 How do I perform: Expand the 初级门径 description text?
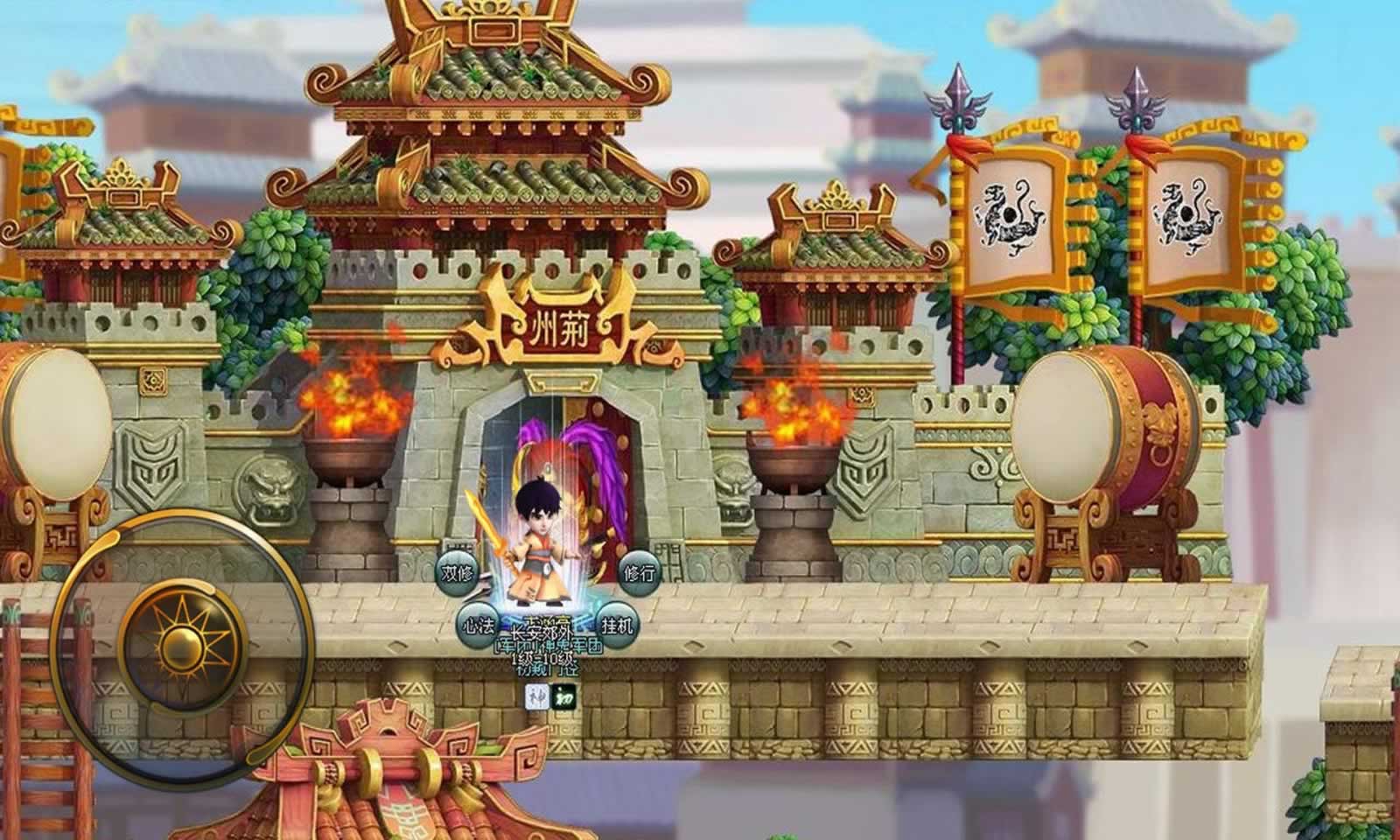point(548,671)
